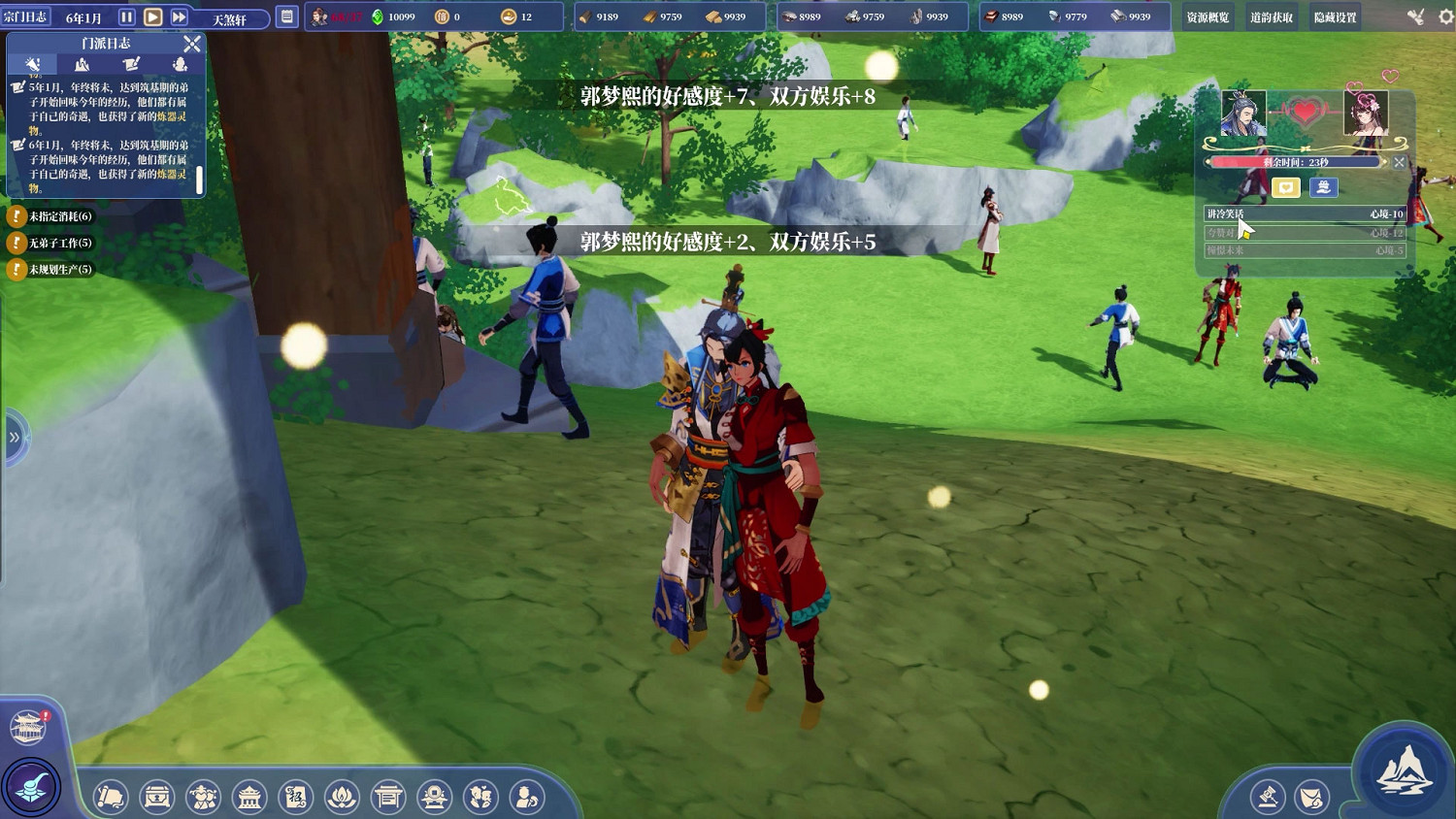The image size is (1456, 819).
Task: Open the recruitment (招) scroll icon
Action: (x=296, y=797)
